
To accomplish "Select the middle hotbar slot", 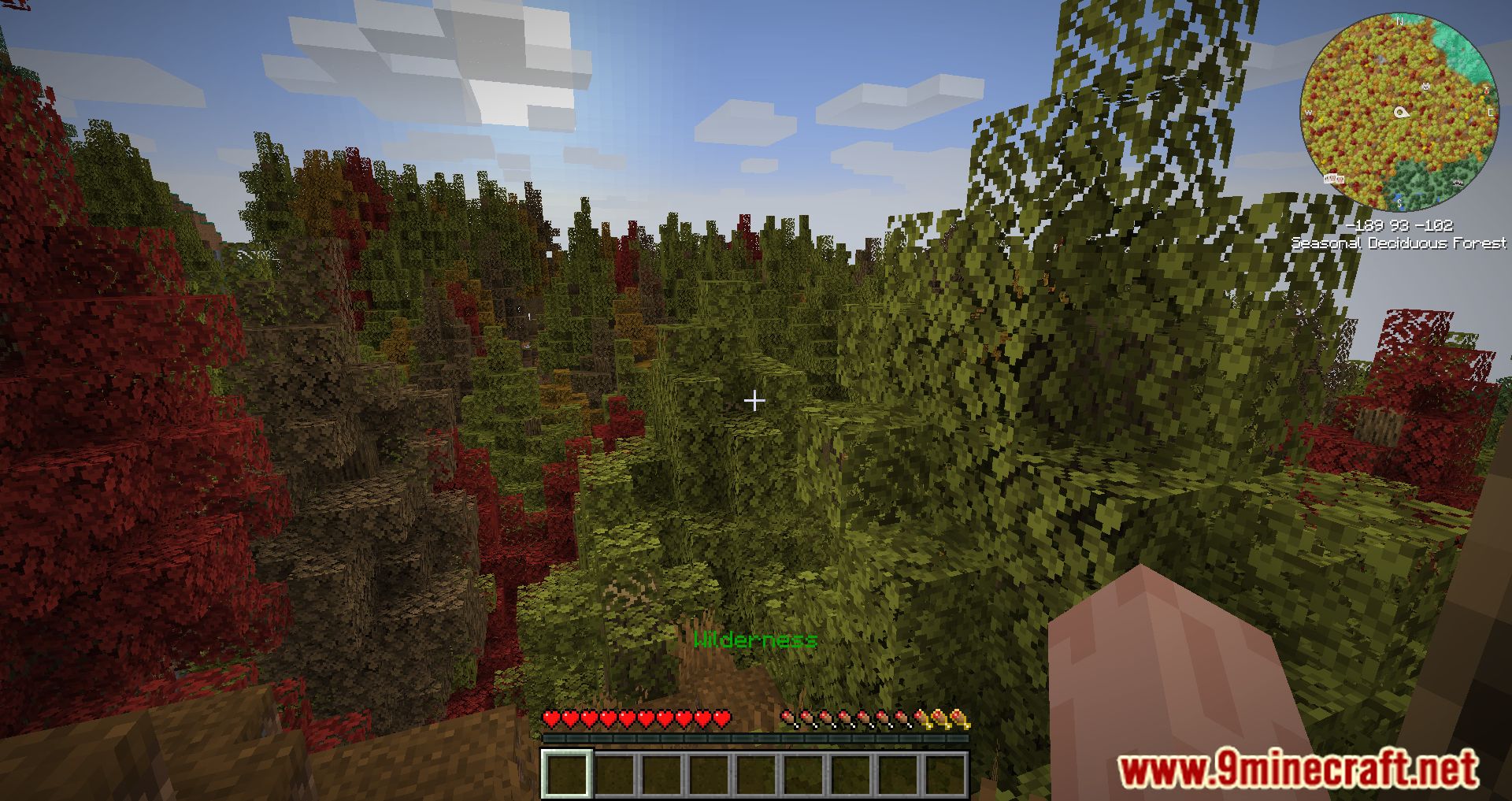I will click(x=757, y=773).
